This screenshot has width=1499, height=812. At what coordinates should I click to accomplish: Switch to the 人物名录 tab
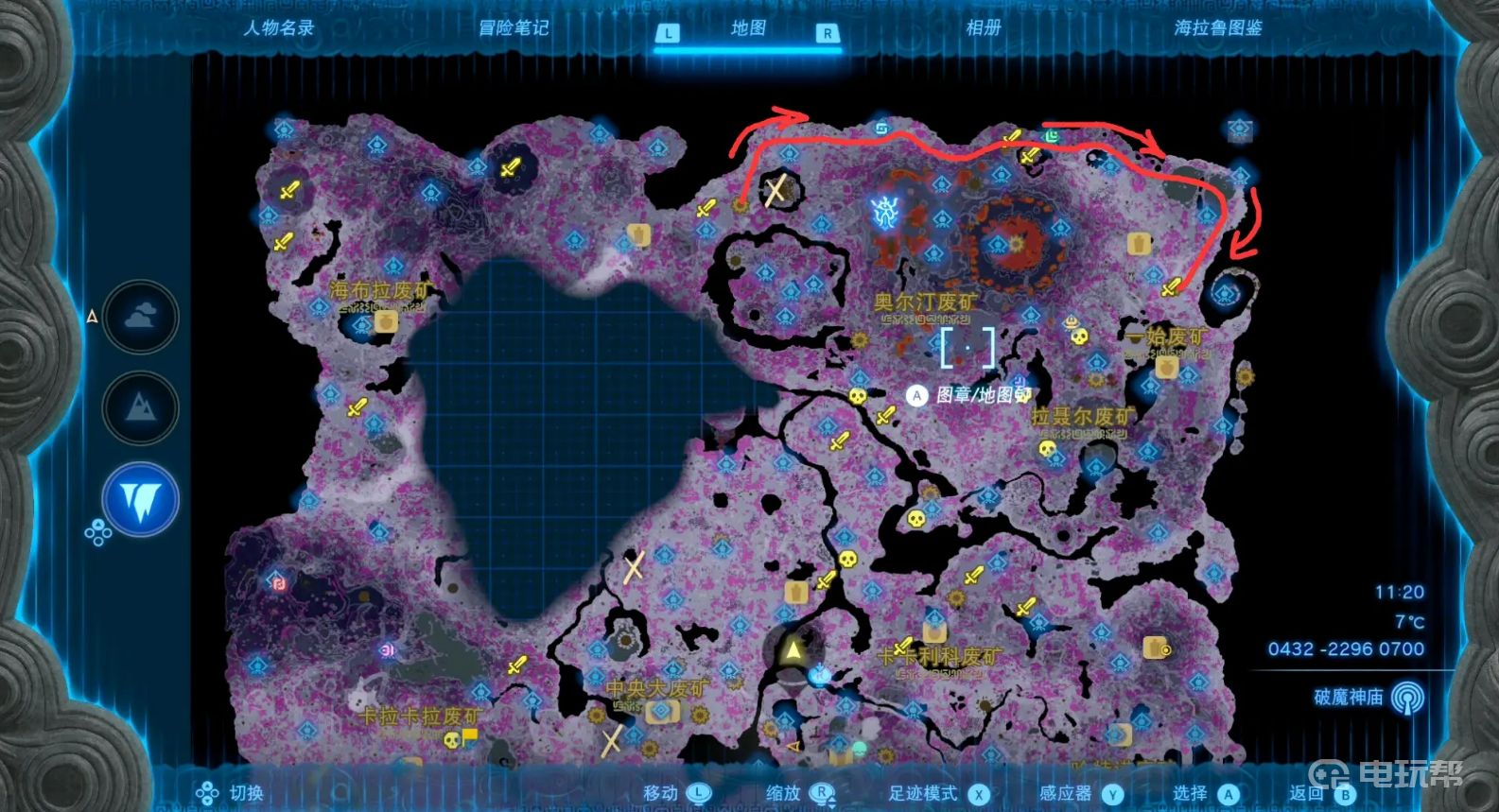coord(278,28)
